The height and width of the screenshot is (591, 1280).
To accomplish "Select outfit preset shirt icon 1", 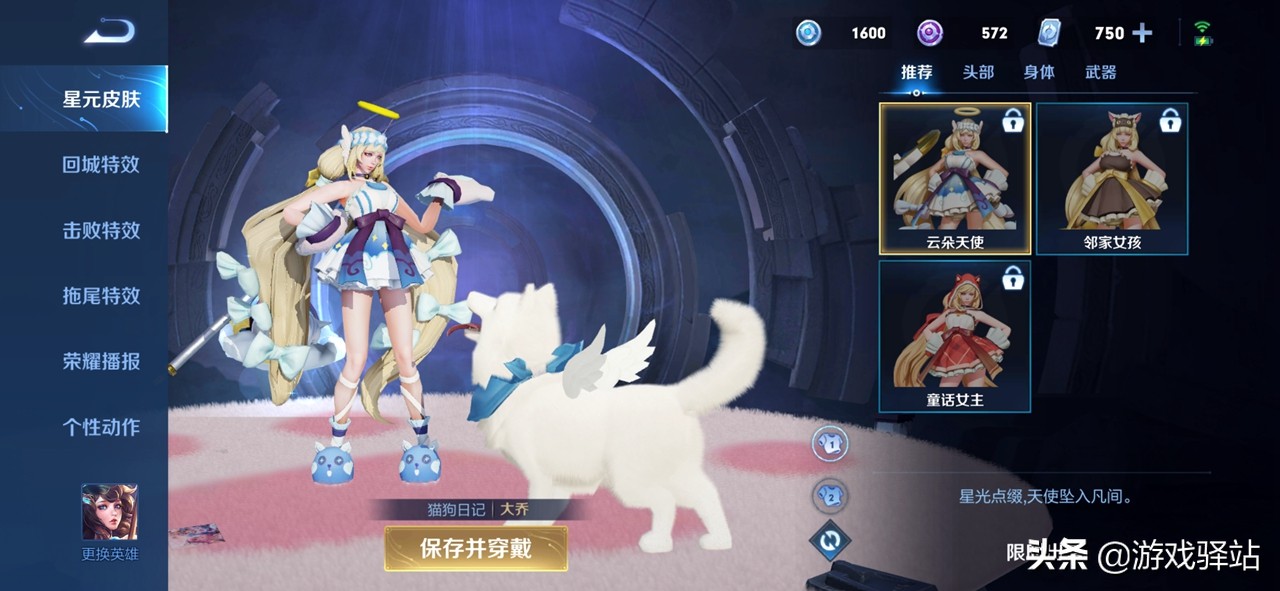I will coord(830,443).
